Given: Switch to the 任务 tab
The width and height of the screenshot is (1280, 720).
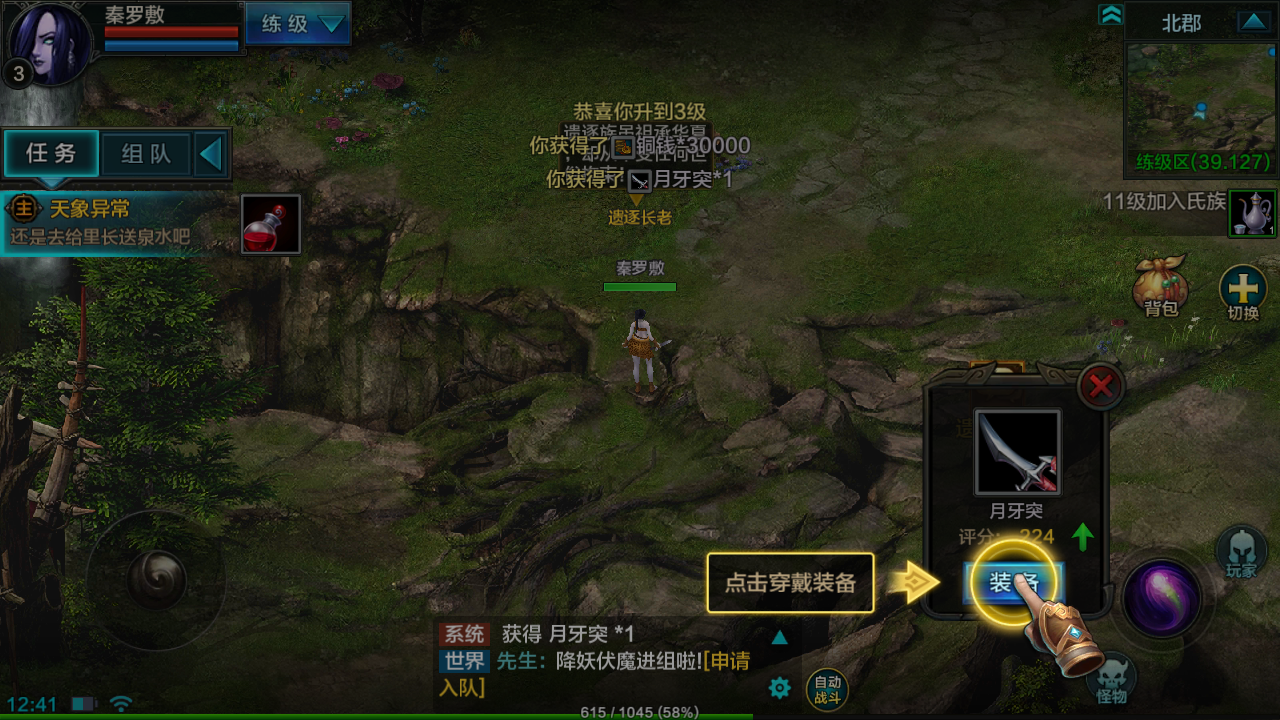Looking at the screenshot, I should tap(52, 155).
